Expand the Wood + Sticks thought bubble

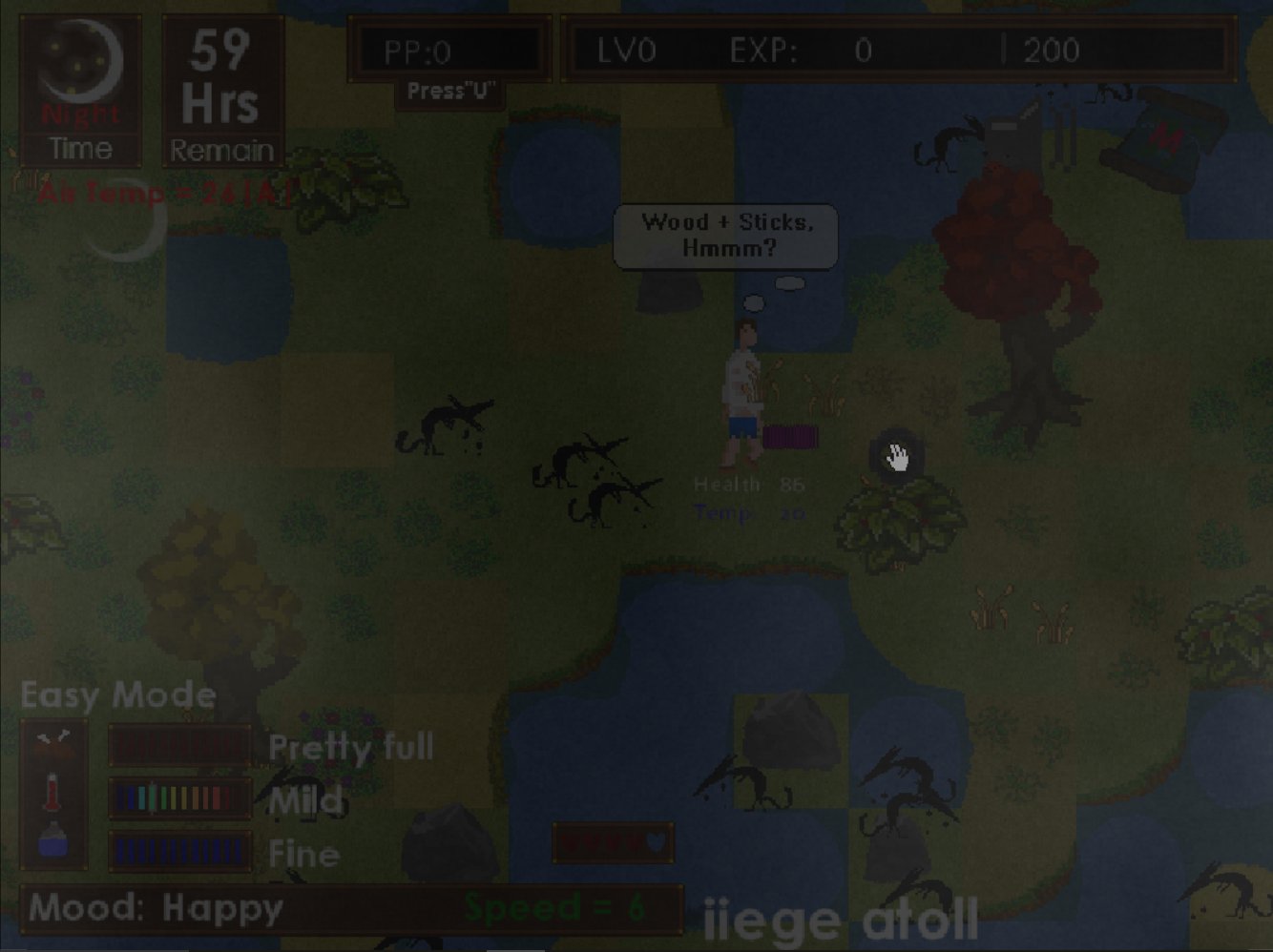725,236
